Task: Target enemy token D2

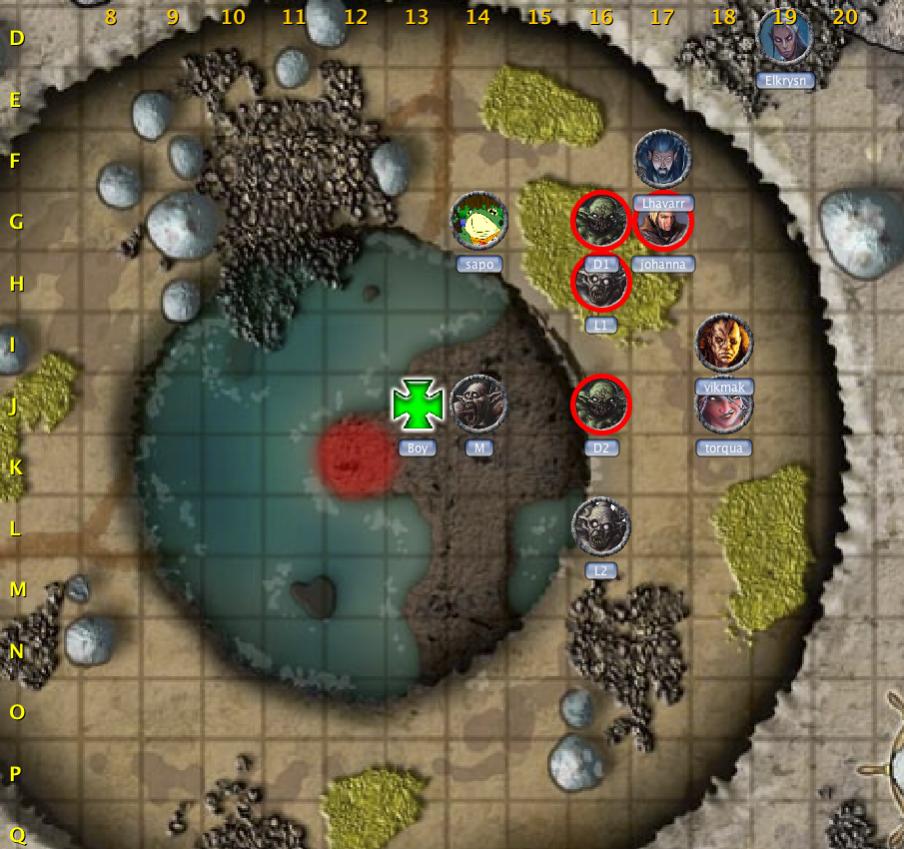Action: 601,405
